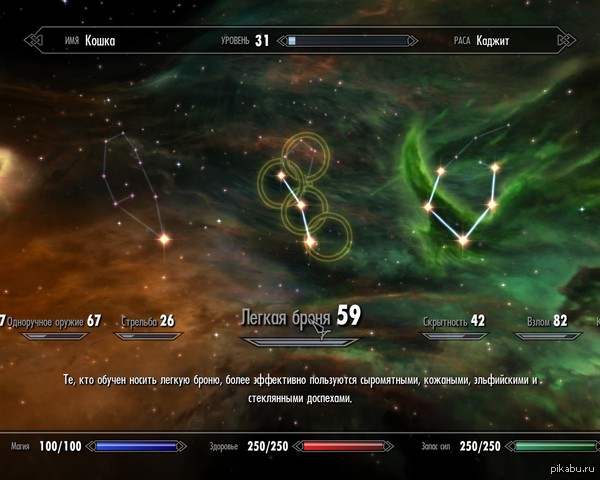Click the bottom star of the green Скрытность constellation
This screenshot has width=600, height=480.
(462, 240)
